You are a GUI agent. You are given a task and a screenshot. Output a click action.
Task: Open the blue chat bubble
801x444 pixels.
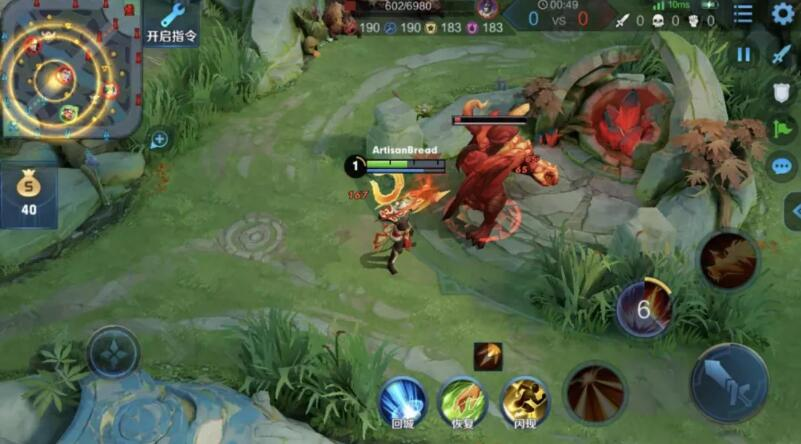(x=781, y=166)
